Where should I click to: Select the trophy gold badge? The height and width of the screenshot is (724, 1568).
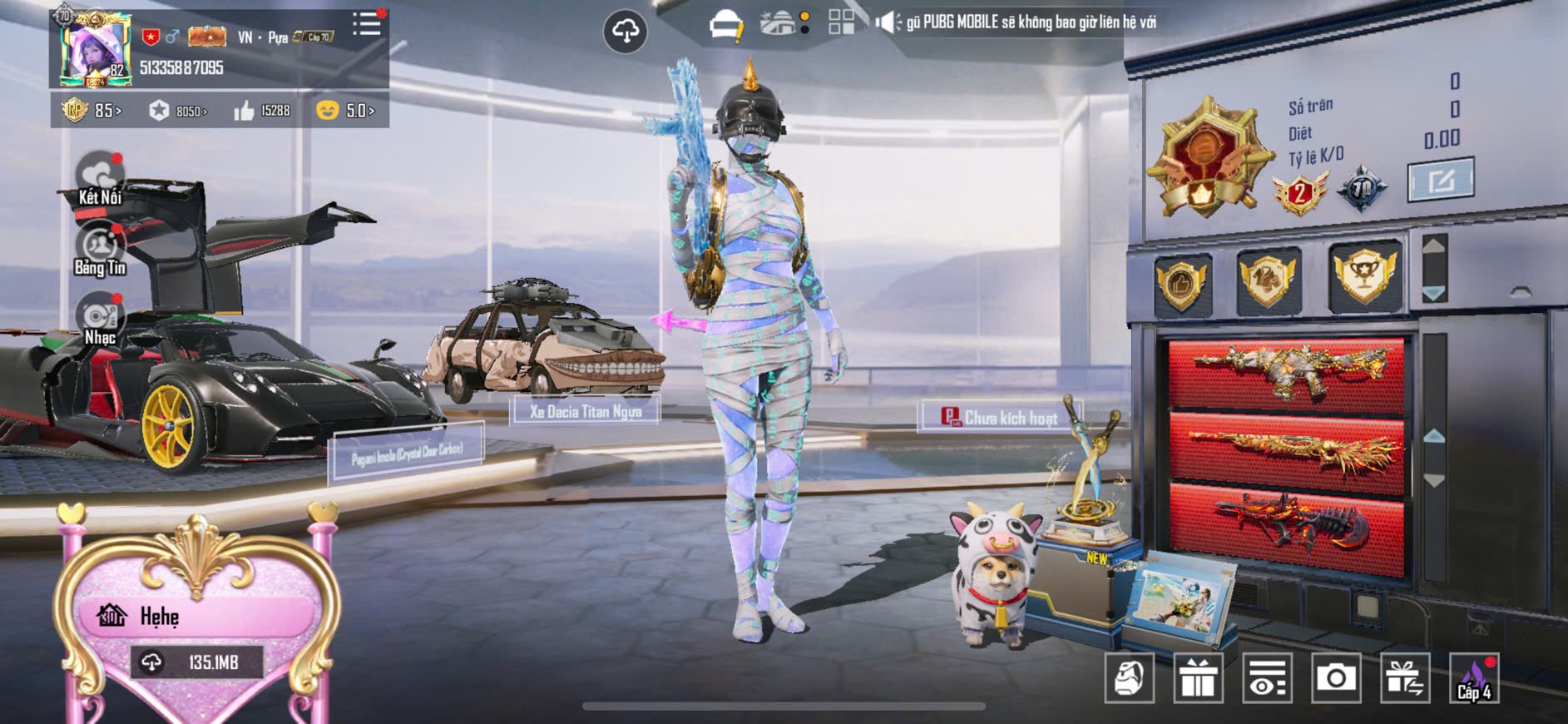(x=1363, y=275)
